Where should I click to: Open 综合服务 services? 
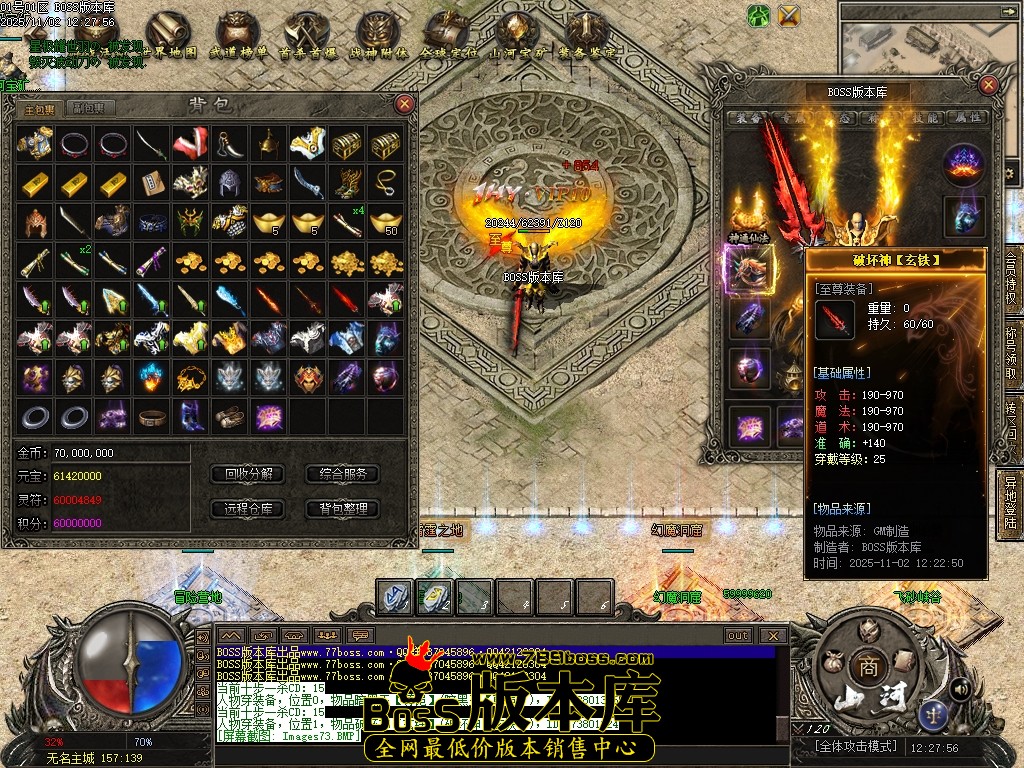(x=343, y=474)
